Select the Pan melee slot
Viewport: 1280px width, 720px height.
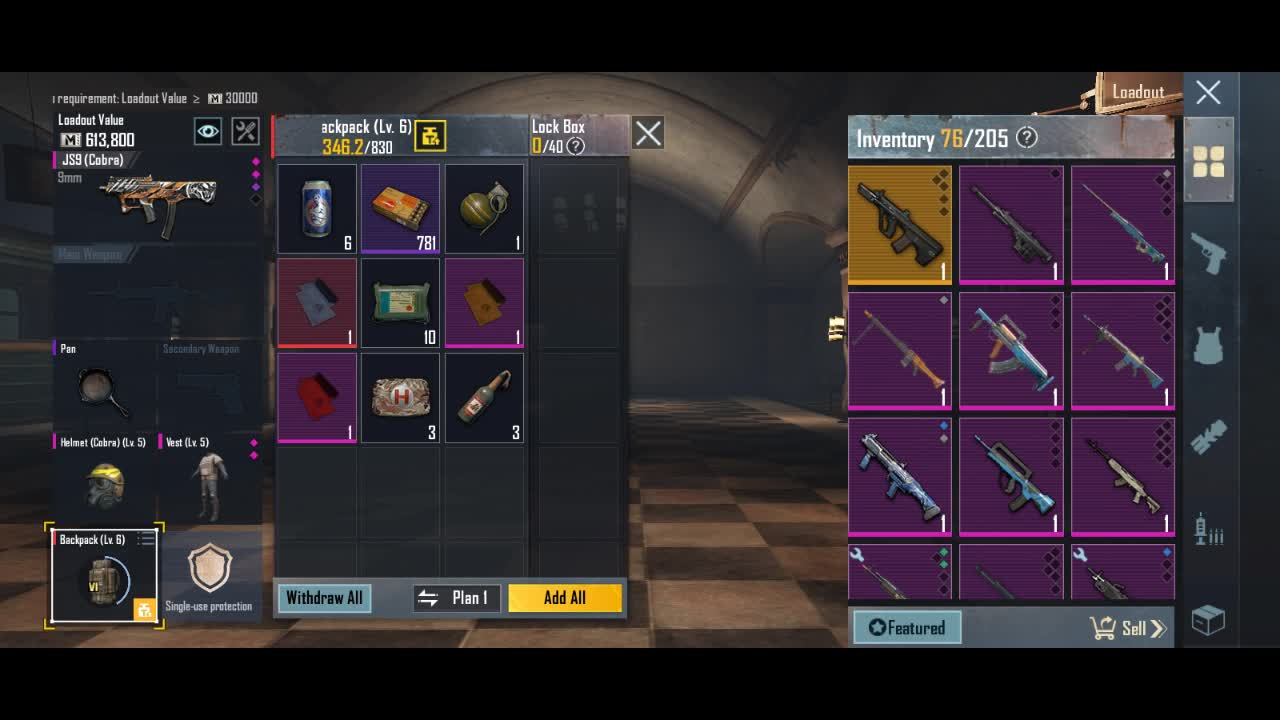pos(103,390)
